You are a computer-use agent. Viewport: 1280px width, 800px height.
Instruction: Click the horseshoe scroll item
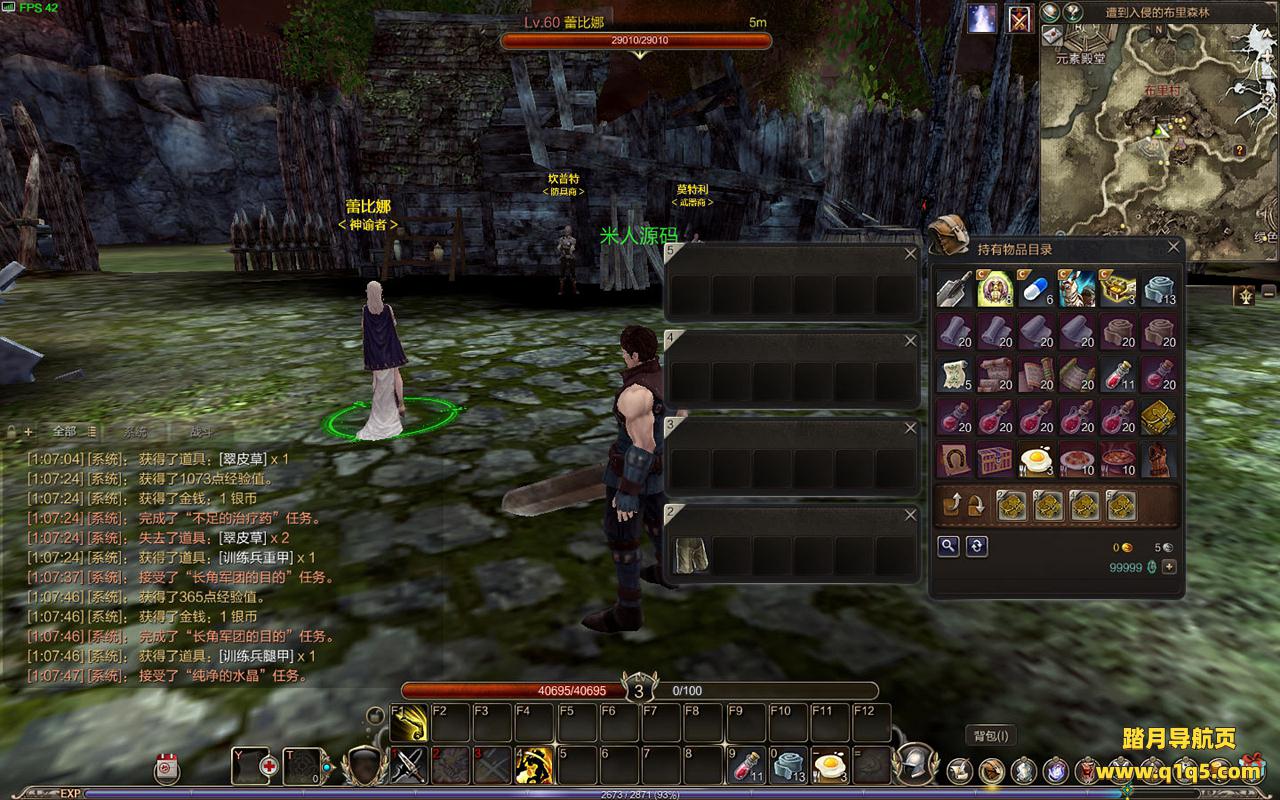(x=955, y=460)
